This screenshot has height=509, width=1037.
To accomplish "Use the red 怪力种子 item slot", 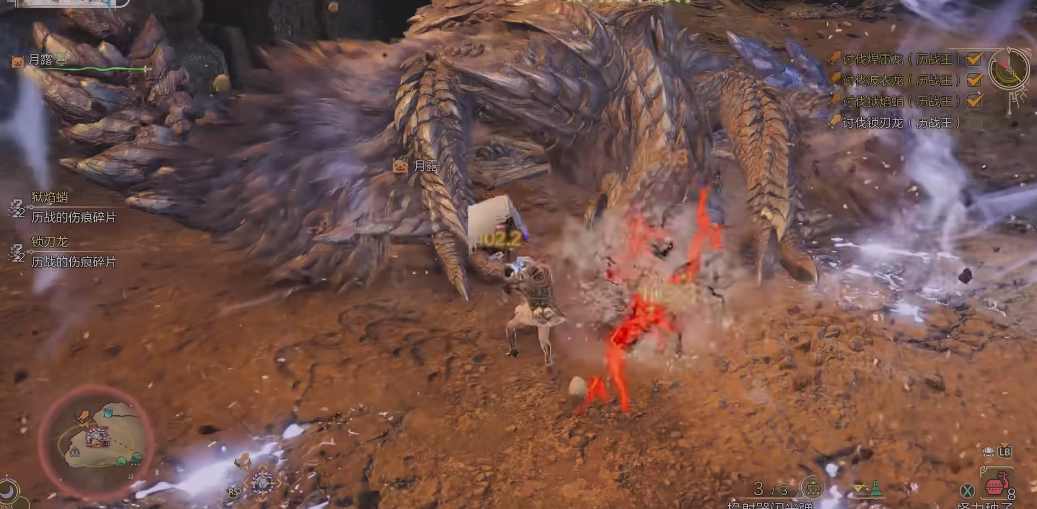I will (996, 487).
